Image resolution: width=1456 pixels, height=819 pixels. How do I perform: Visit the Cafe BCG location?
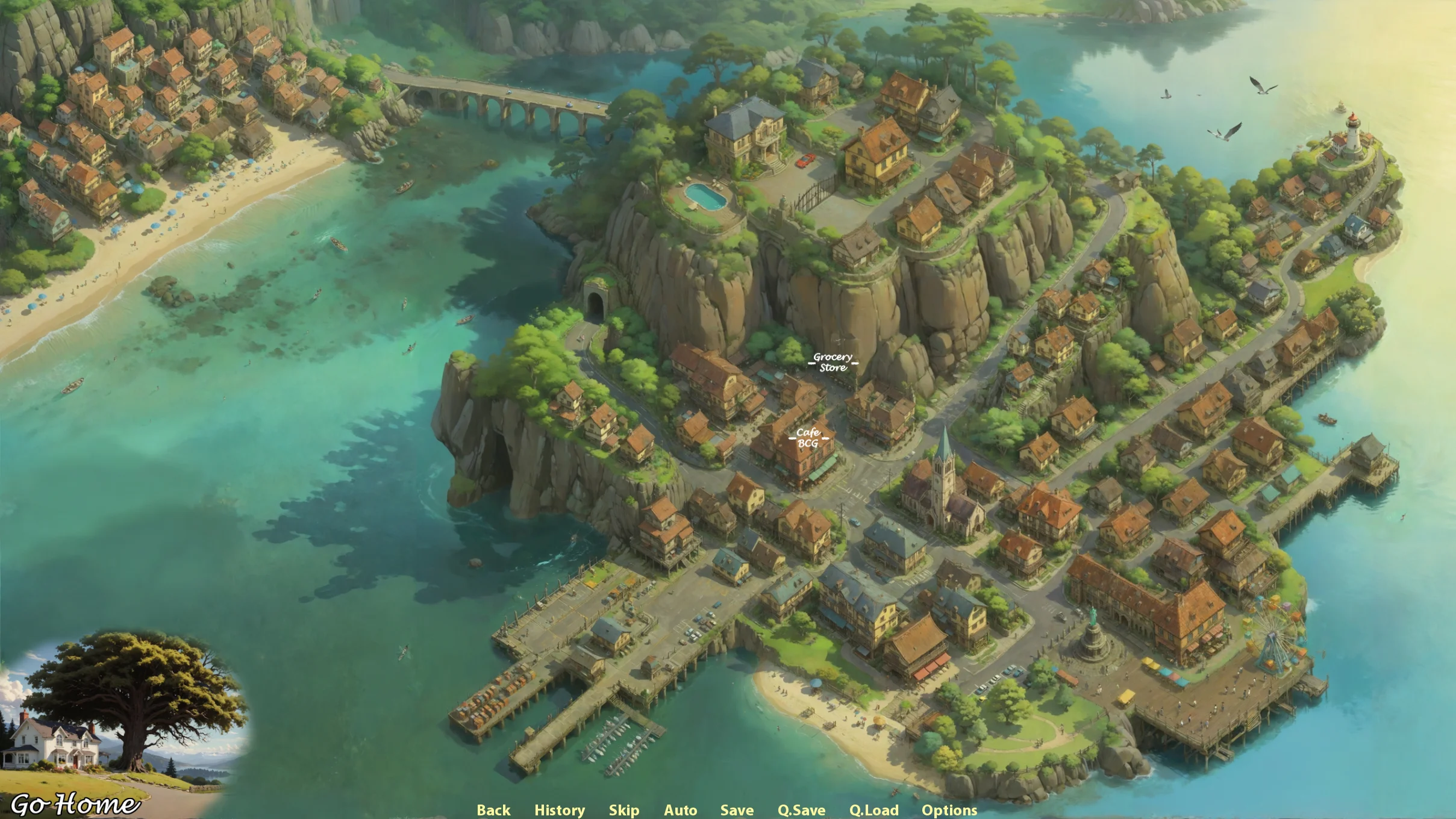pos(808,438)
